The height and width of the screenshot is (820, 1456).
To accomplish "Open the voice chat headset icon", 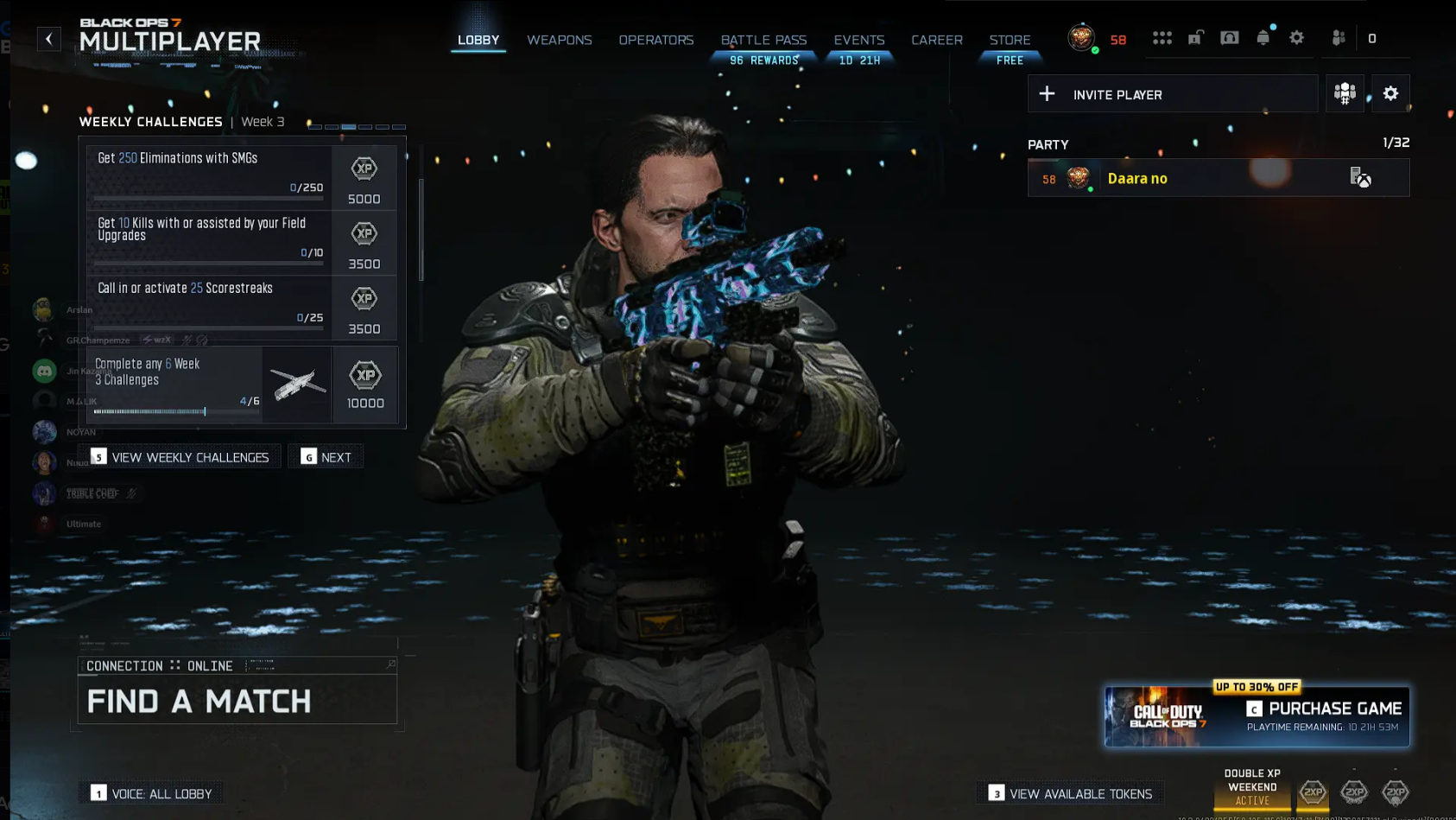I will coord(1229,37).
